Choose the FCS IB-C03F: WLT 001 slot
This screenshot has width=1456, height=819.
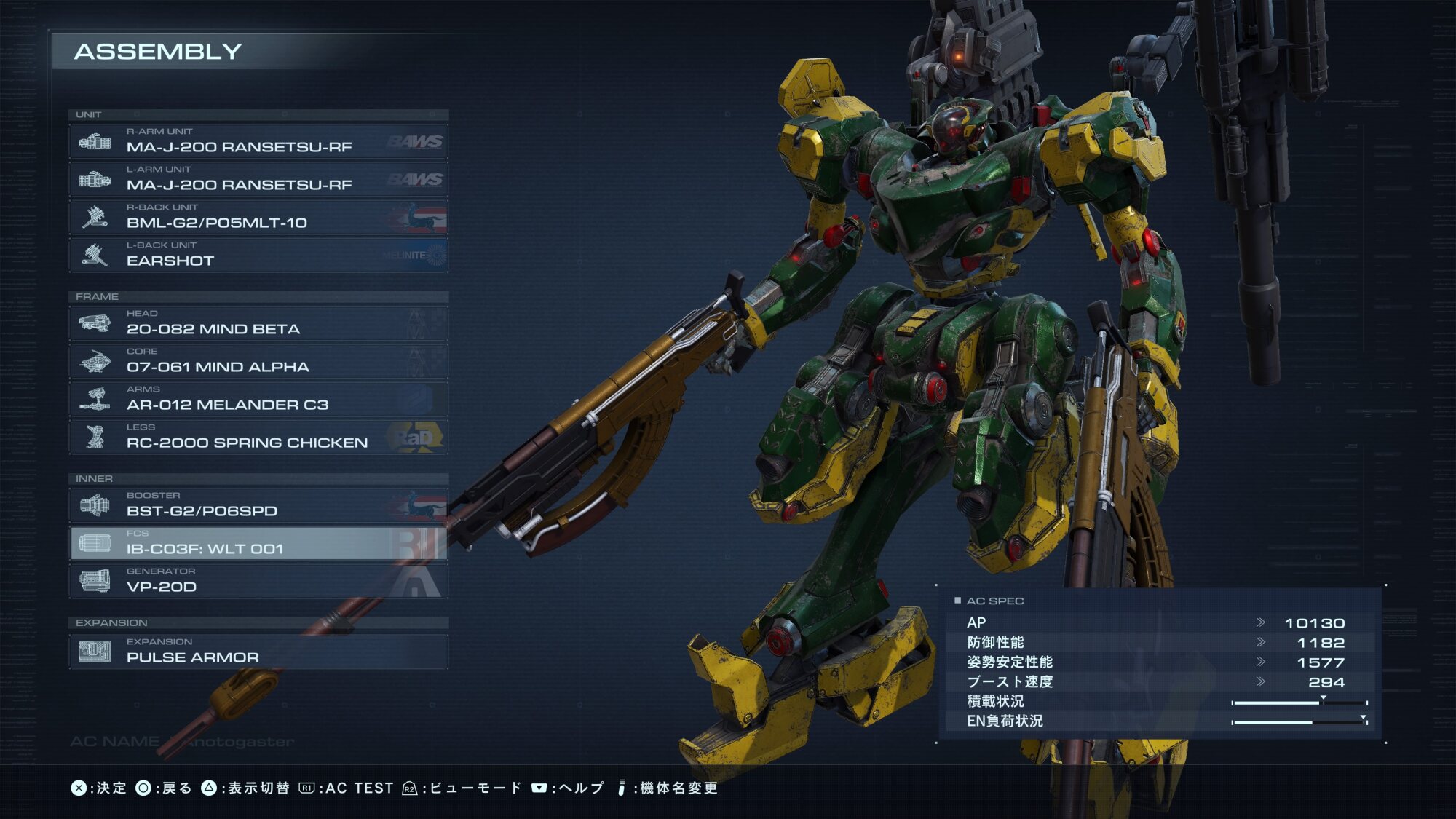click(258, 543)
